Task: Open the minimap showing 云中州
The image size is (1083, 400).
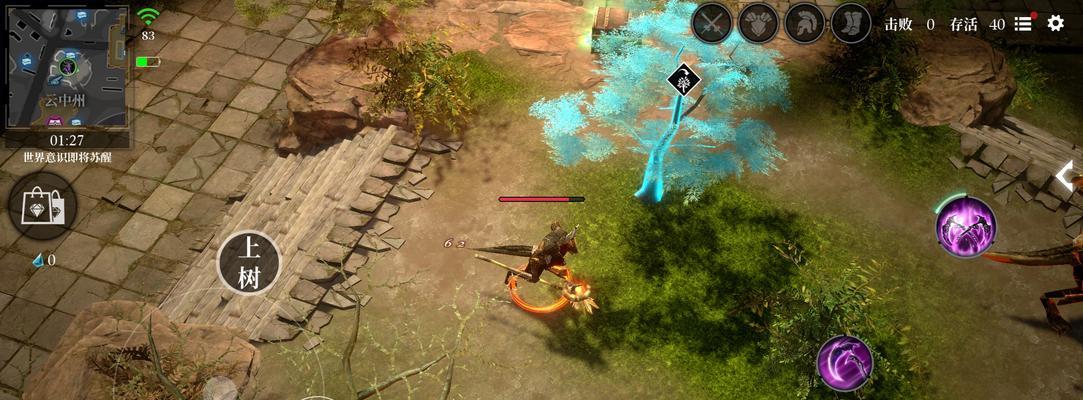Action: 68,66
